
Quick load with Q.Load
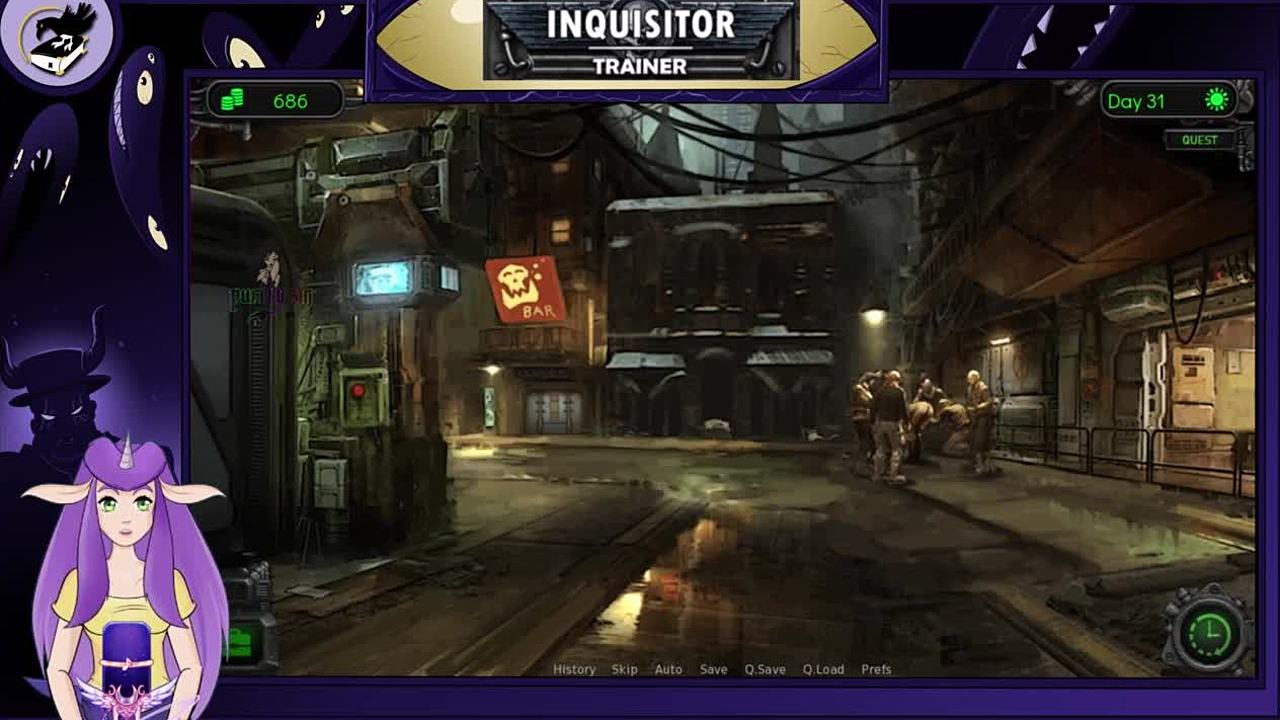click(x=823, y=669)
